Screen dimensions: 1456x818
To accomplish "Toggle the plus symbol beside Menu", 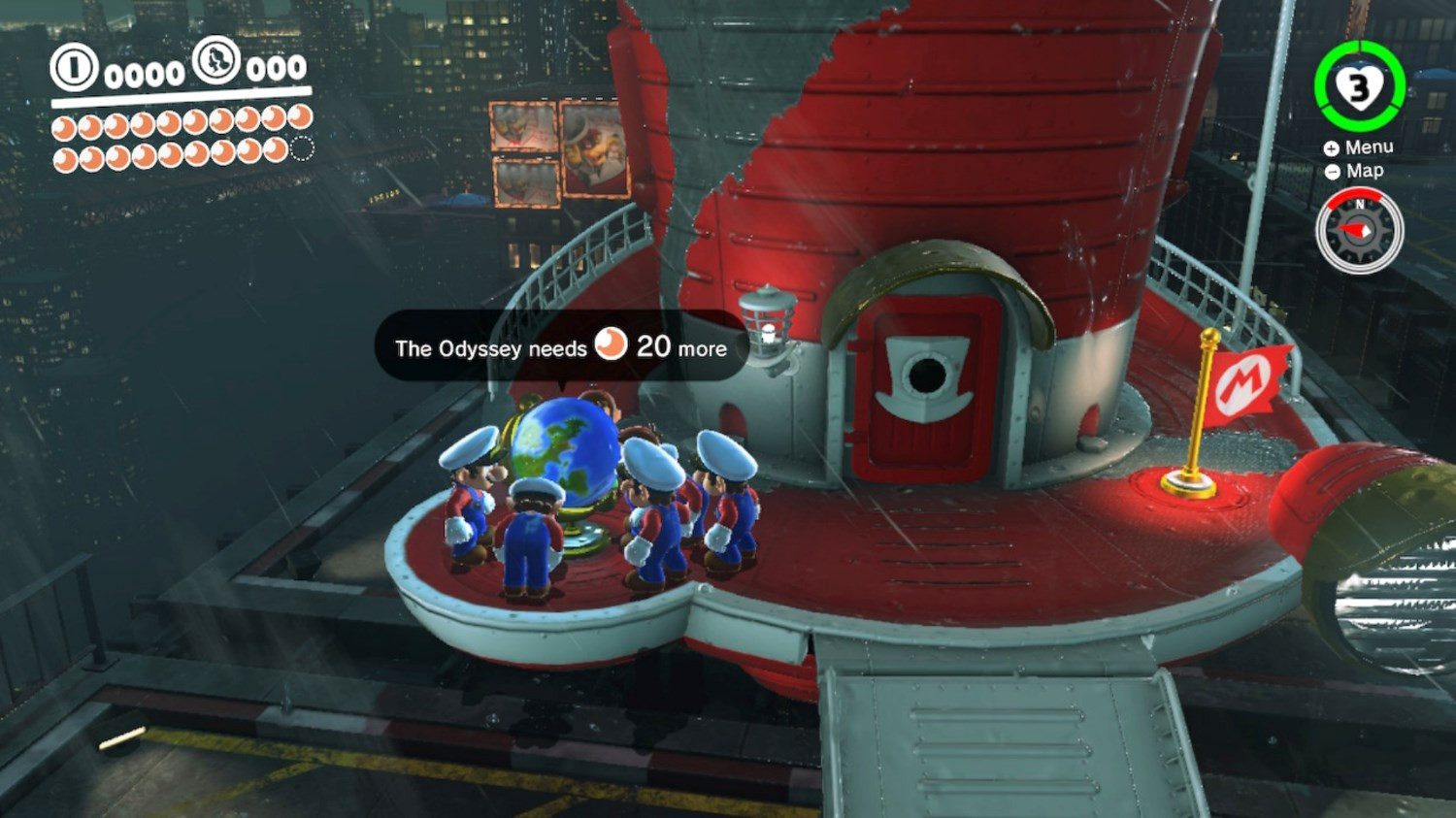I will (x=1334, y=147).
